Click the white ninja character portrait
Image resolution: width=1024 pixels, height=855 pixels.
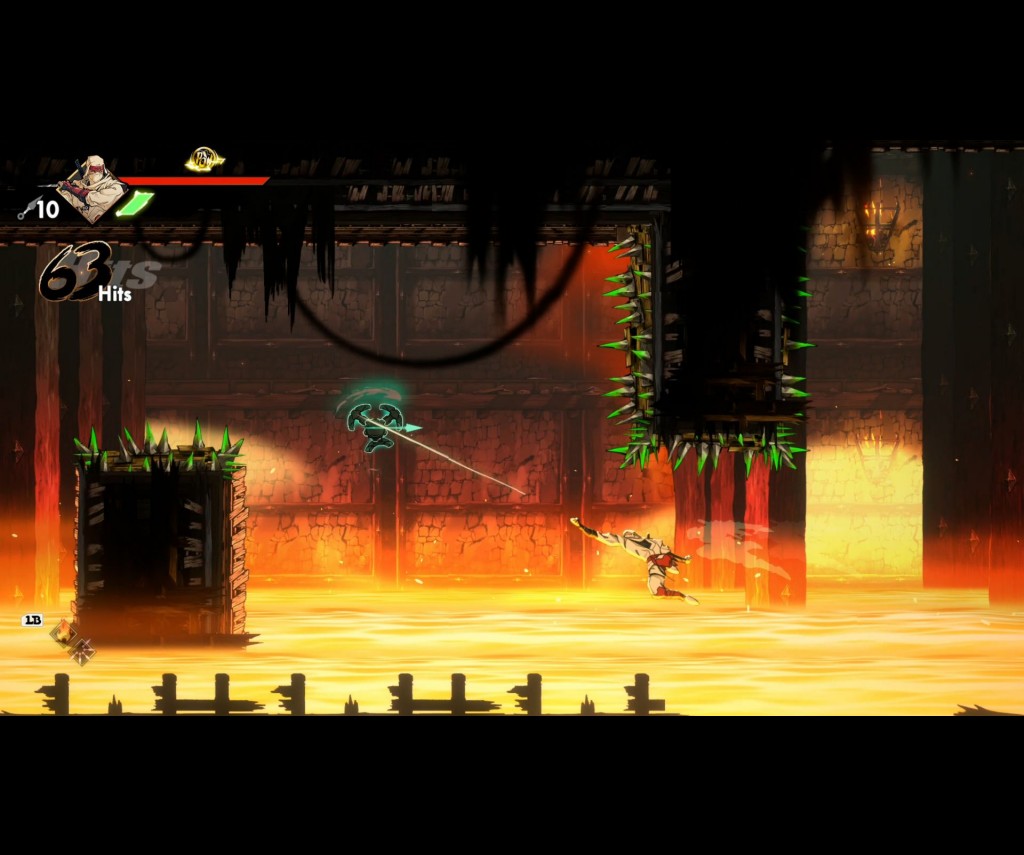tap(91, 188)
